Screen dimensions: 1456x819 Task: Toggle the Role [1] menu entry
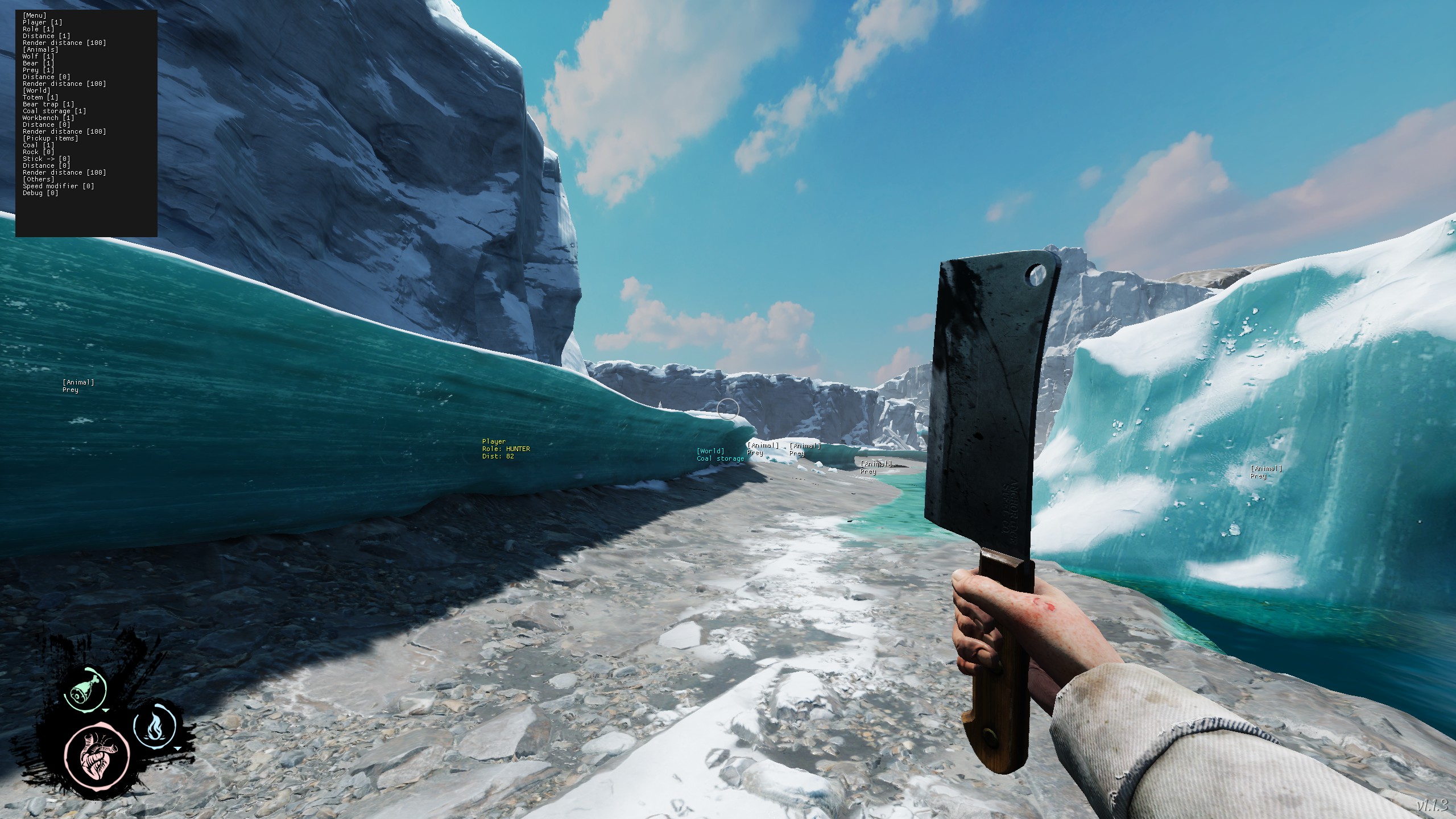(x=39, y=29)
